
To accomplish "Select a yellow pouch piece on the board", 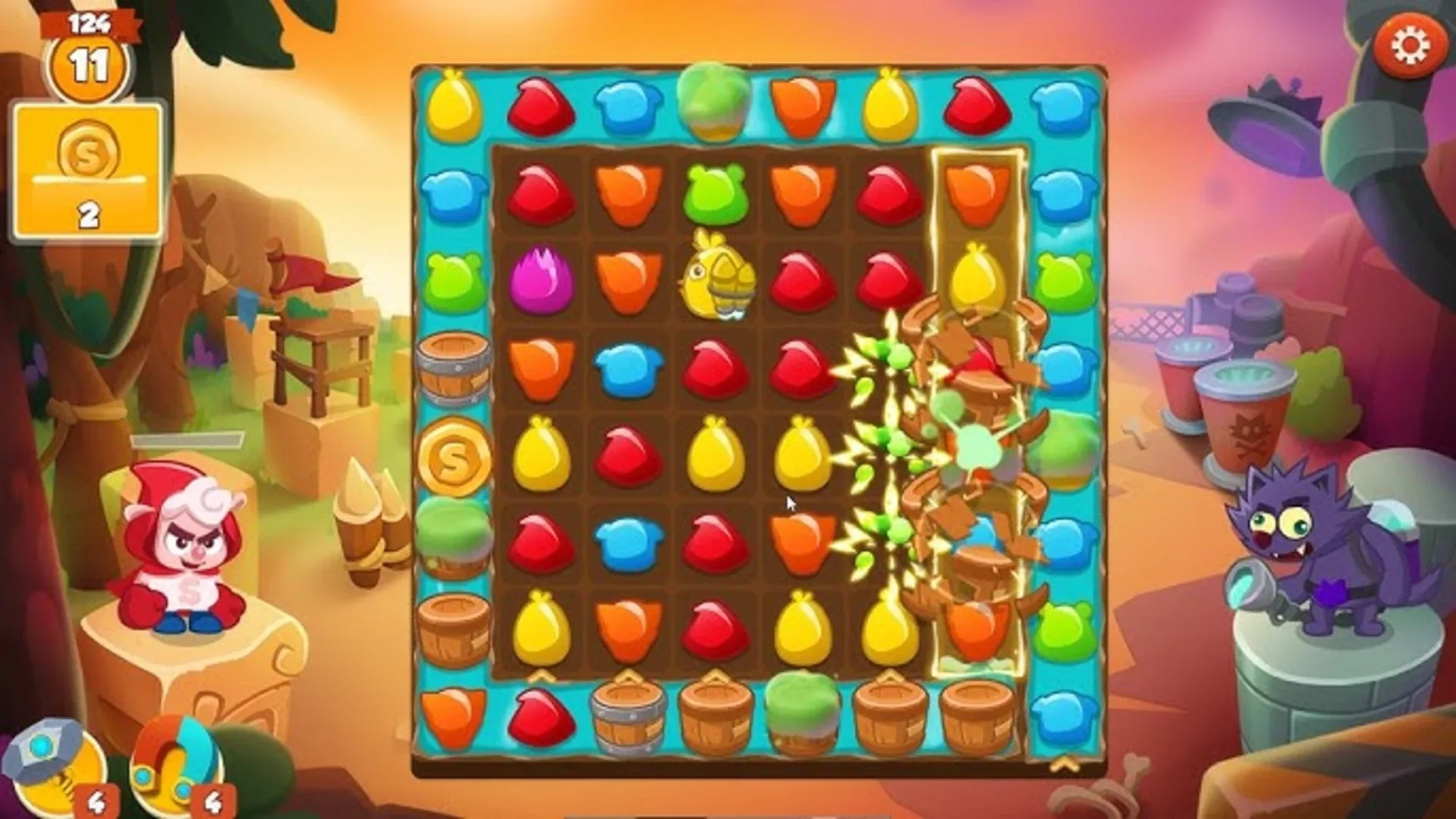I will click(540, 455).
